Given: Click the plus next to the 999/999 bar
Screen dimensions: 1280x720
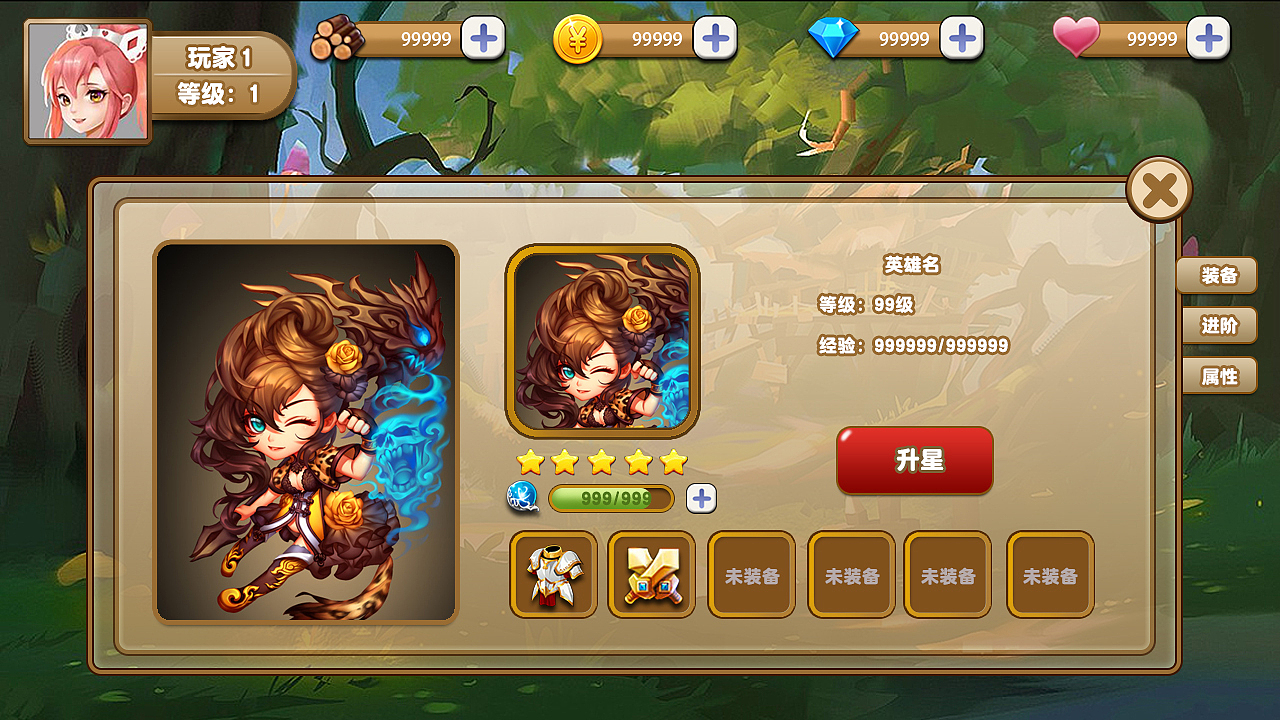Looking at the screenshot, I should pyautogui.click(x=701, y=497).
